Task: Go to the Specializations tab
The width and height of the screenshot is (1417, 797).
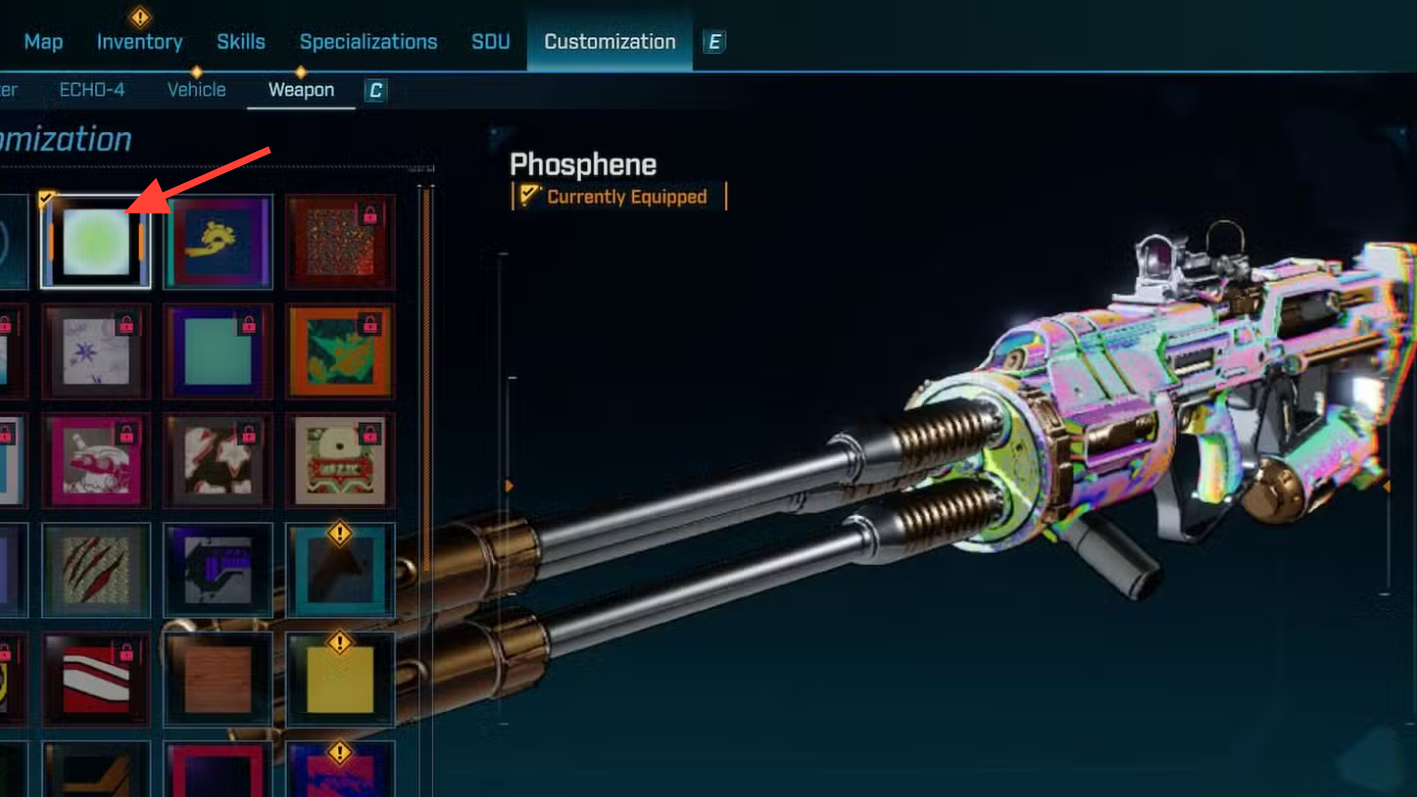Action: tap(368, 42)
